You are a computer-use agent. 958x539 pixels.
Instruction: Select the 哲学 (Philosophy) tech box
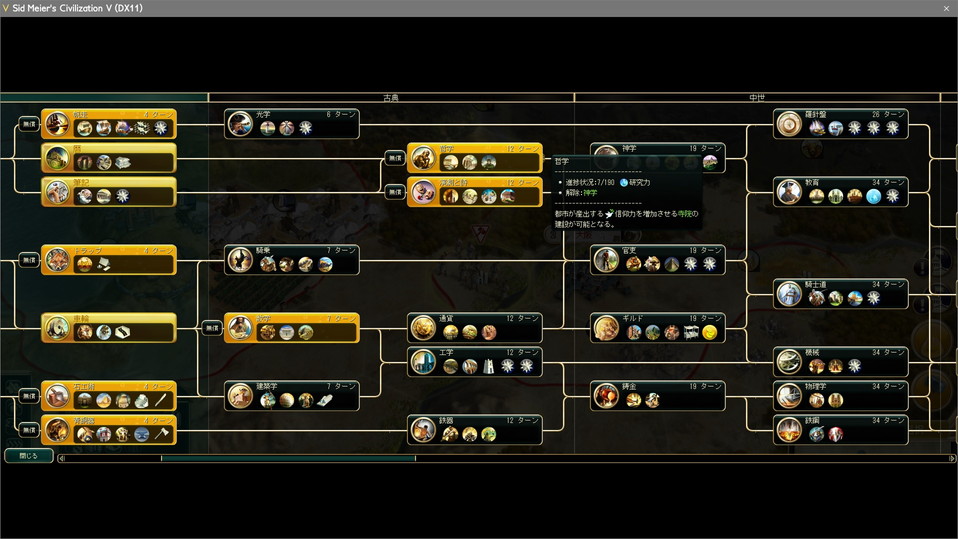point(474,157)
